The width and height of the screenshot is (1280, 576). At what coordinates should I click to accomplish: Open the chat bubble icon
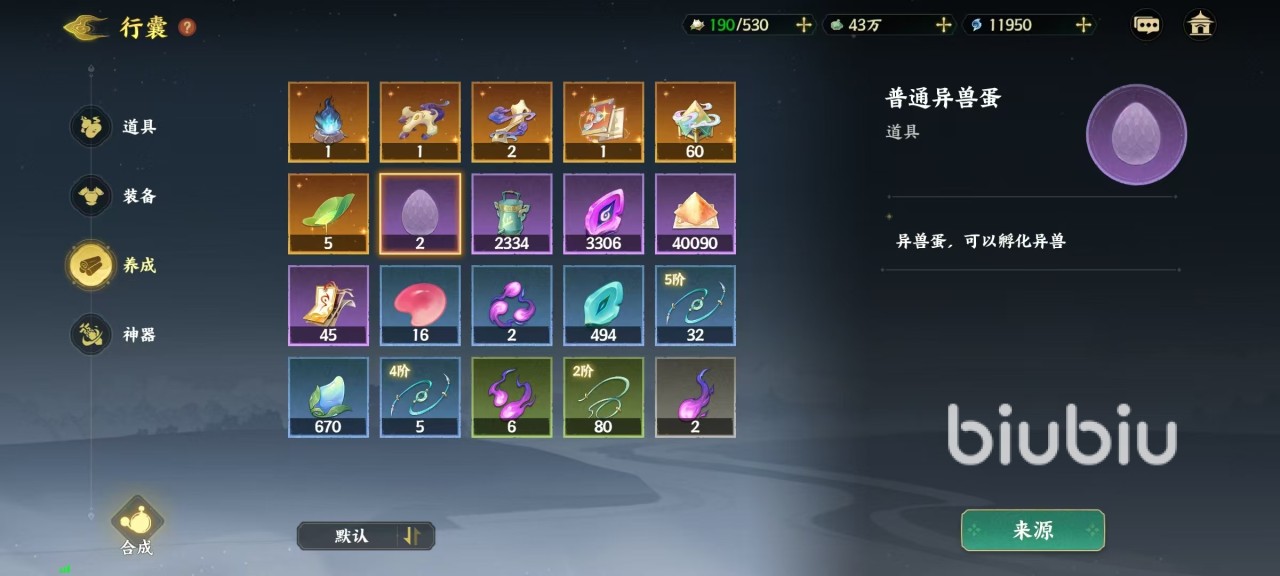(1146, 25)
